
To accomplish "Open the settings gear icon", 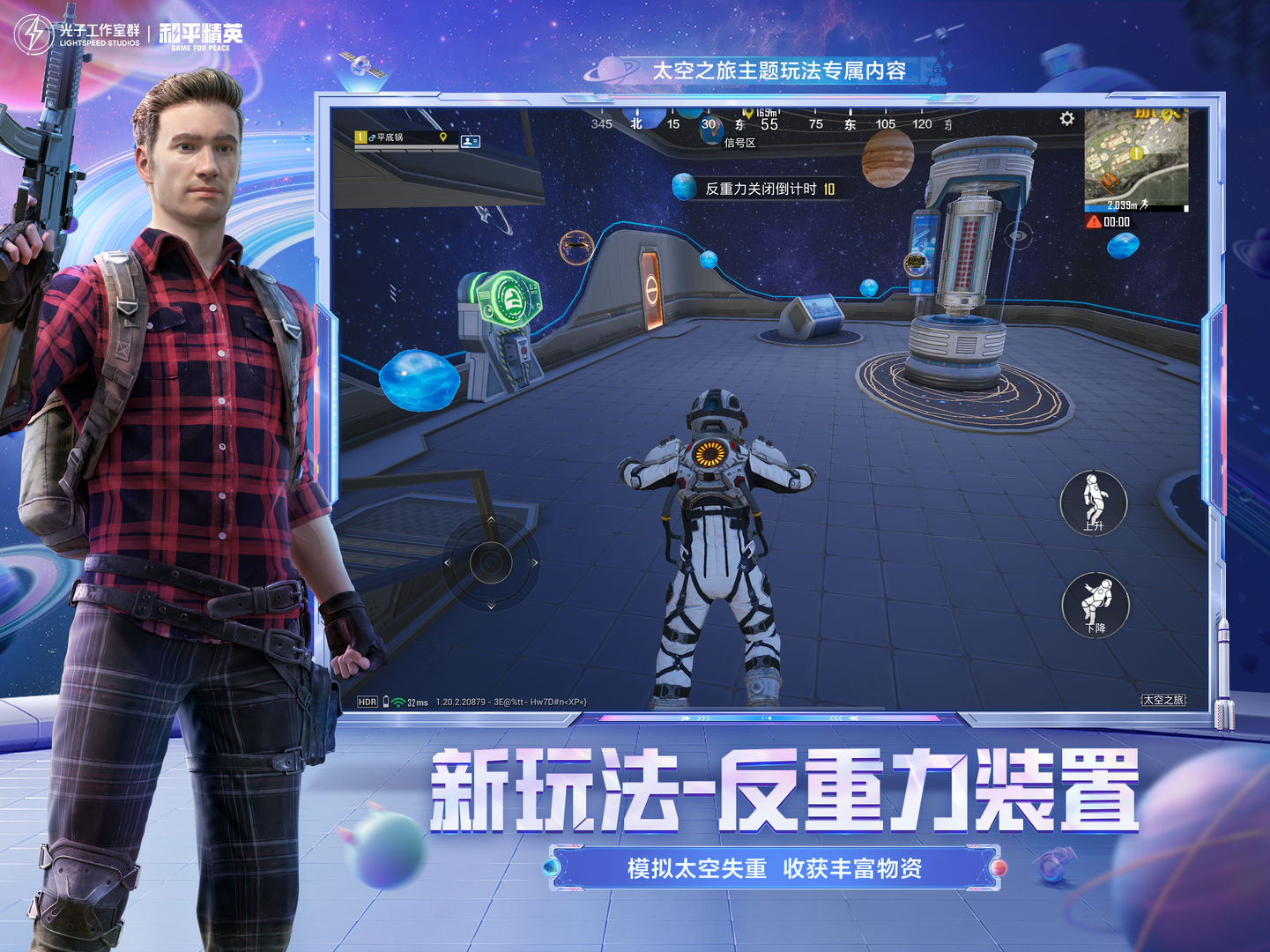I will pos(1066,116).
